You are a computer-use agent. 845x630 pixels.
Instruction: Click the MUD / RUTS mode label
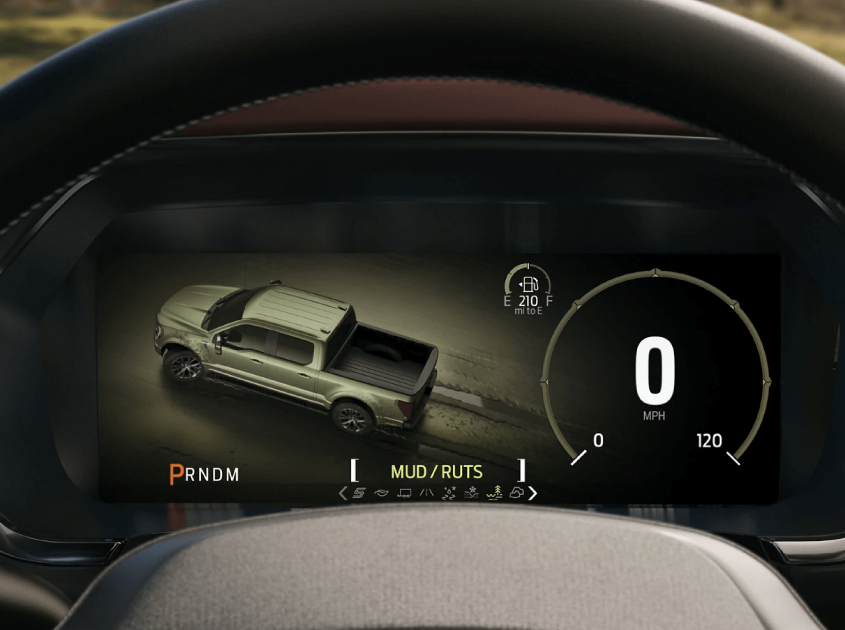pyautogui.click(x=436, y=472)
